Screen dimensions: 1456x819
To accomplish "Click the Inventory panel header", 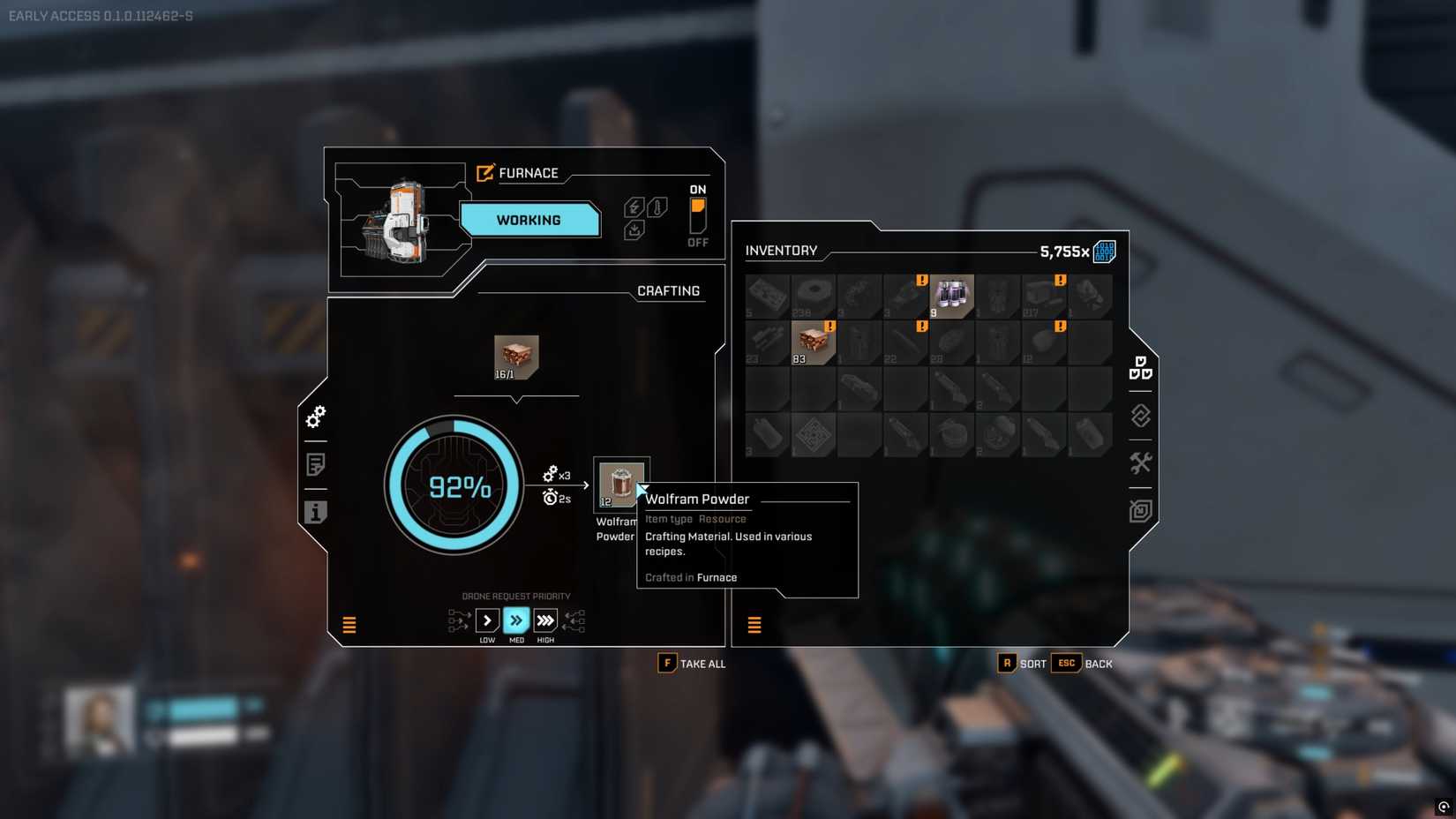I will (x=782, y=251).
